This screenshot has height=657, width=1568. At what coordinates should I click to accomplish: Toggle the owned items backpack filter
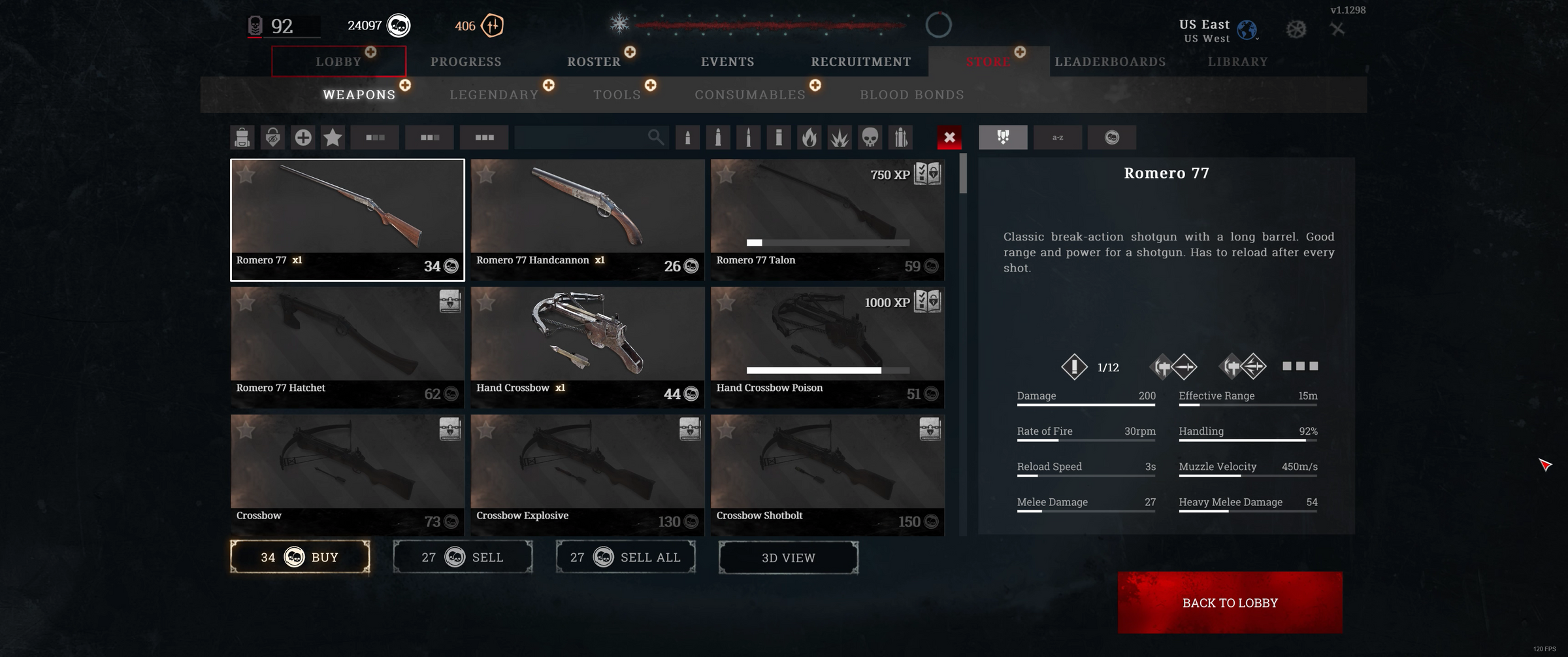tap(242, 137)
